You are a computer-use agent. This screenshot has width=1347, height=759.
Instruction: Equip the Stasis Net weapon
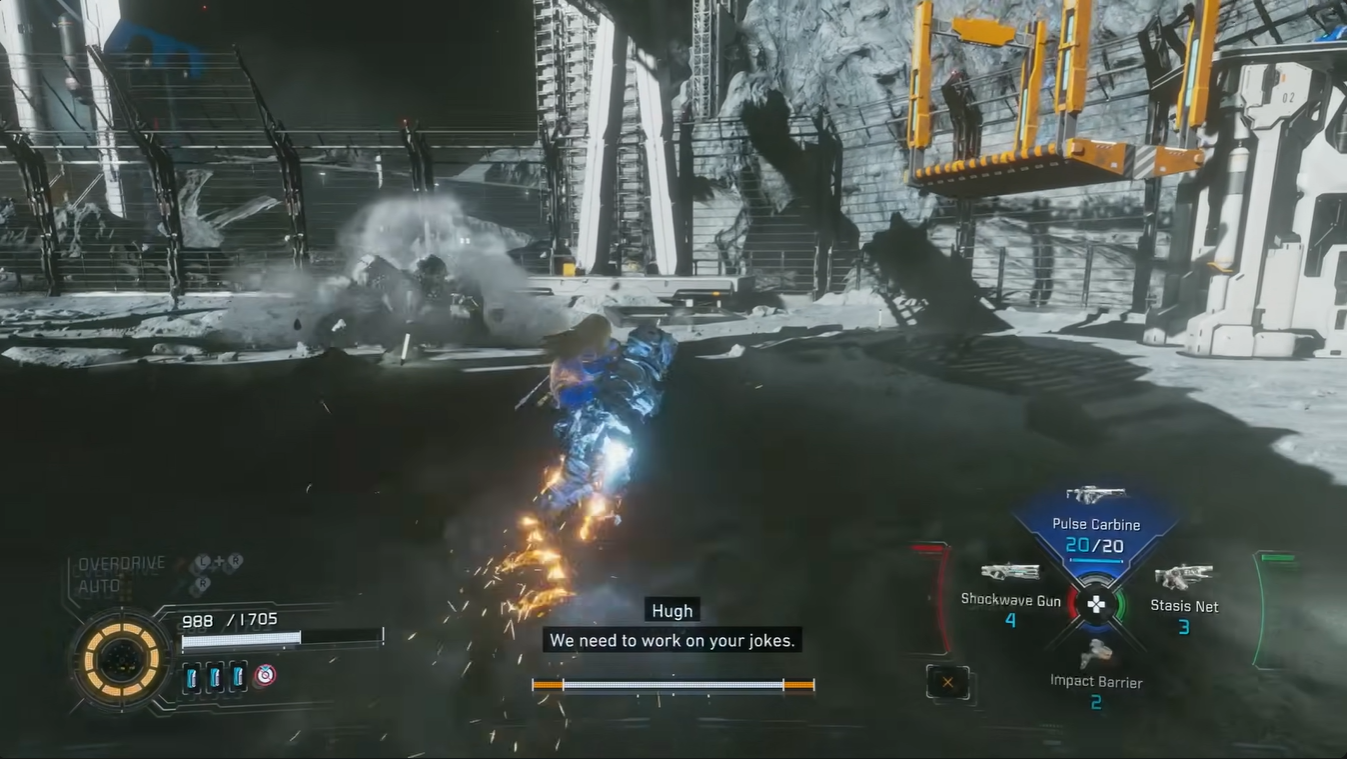1184,590
